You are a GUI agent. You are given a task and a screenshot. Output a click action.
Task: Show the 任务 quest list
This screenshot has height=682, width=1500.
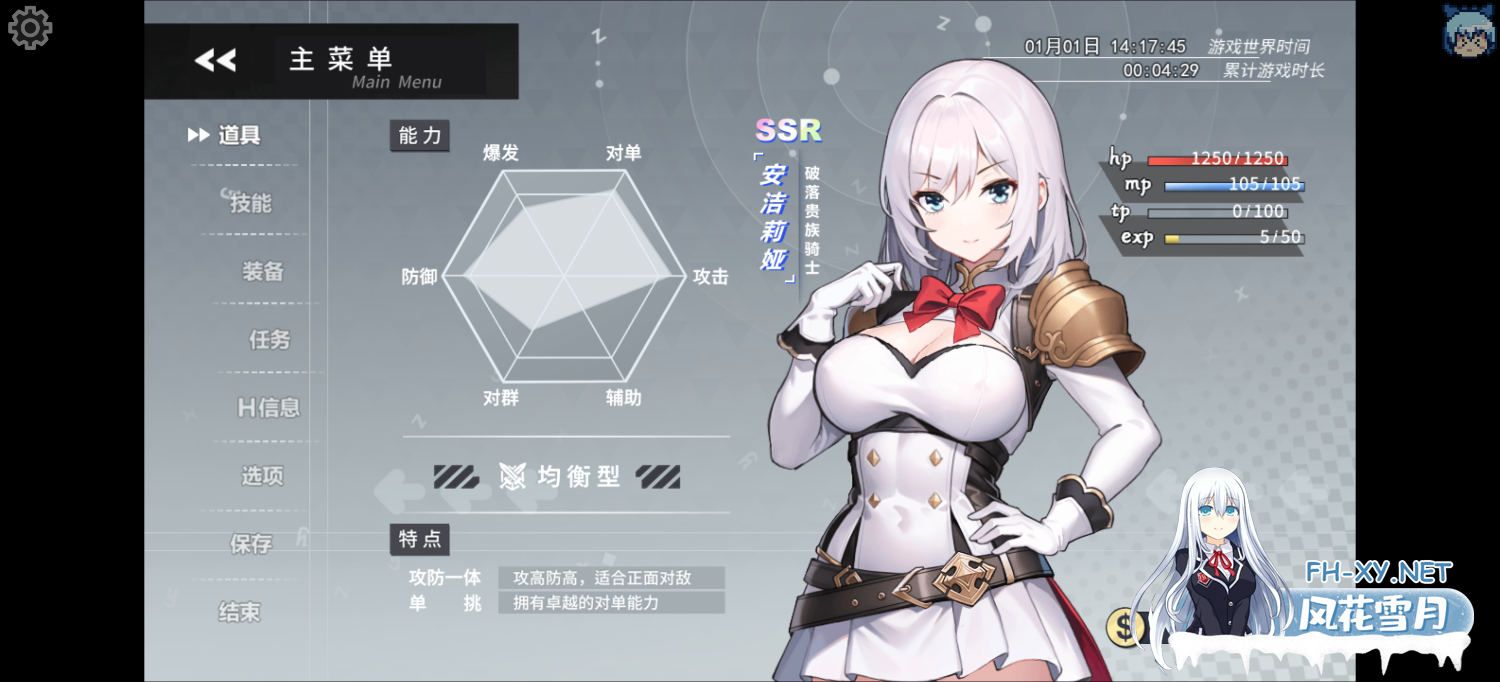[269, 340]
